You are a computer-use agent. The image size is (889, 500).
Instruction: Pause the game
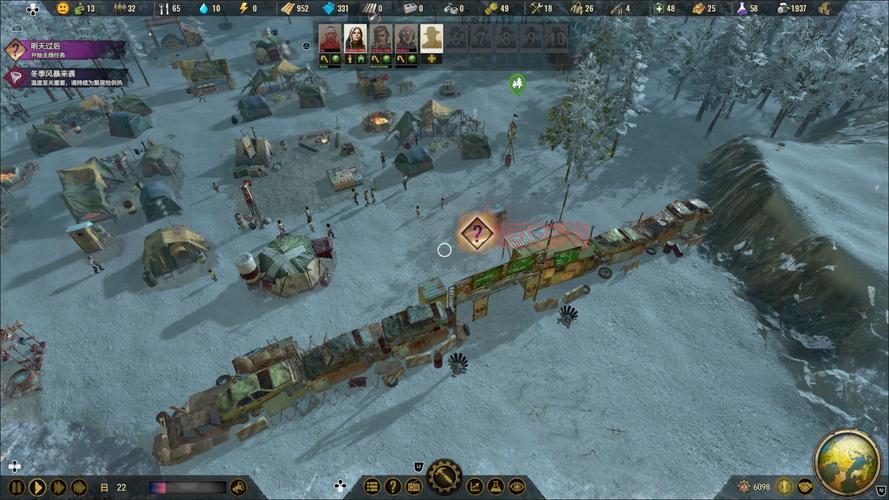(16, 487)
